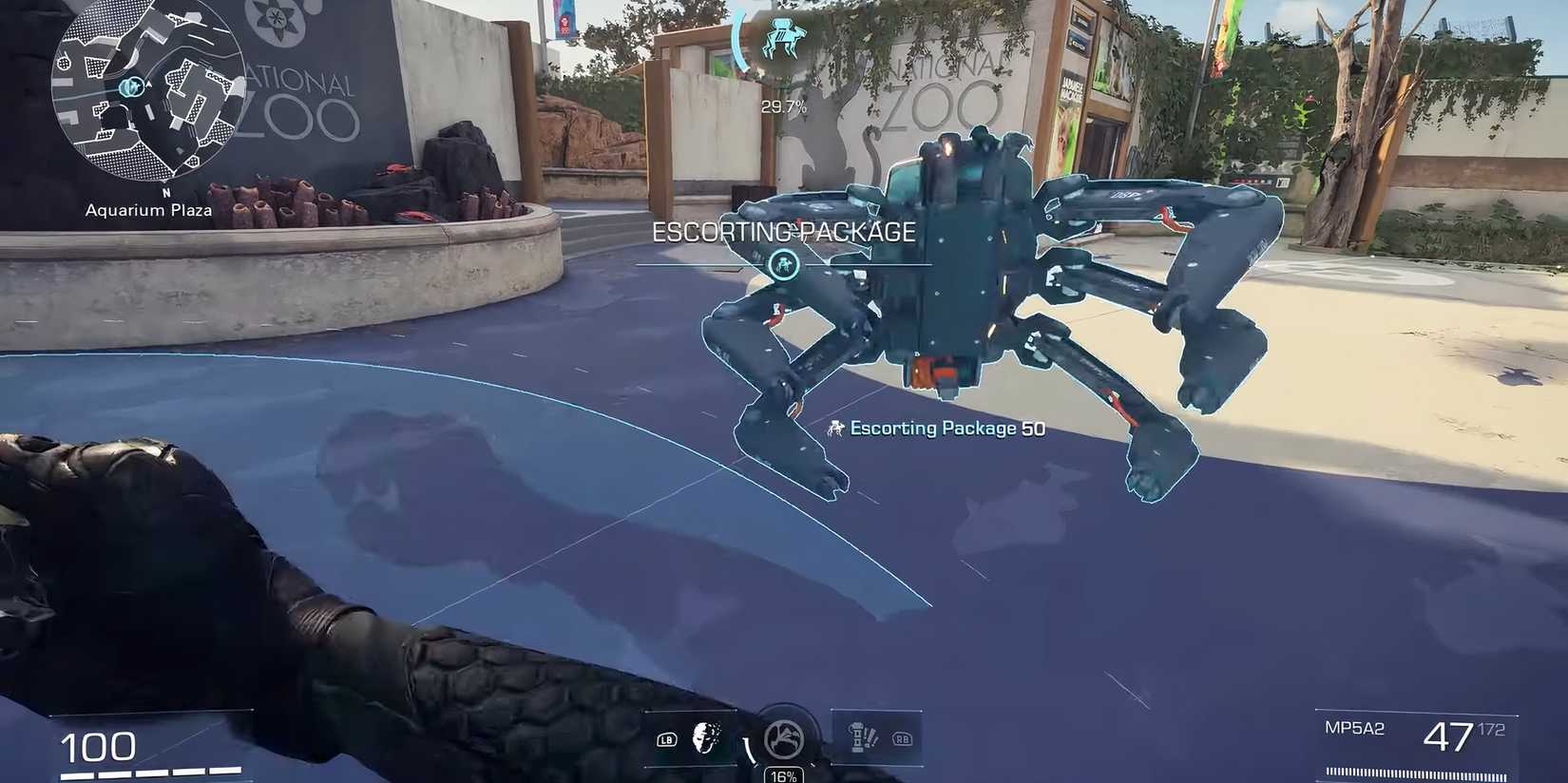This screenshot has width=1568, height=783.
Task: Click the Aquarium Plaza location label
Action: (x=148, y=210)
